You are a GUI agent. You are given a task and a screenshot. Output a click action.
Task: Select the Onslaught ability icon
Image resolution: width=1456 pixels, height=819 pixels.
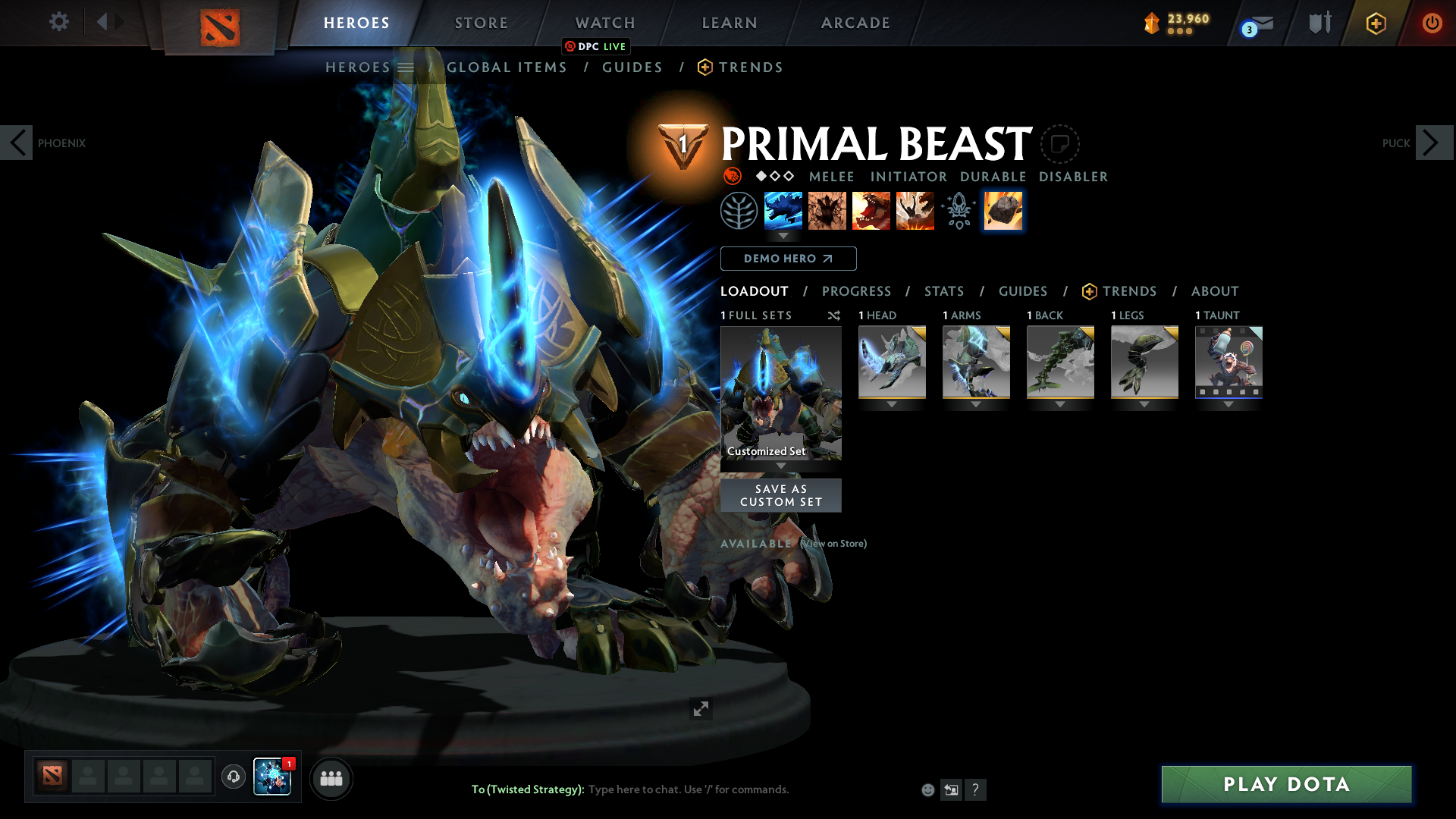coord(783,211)
